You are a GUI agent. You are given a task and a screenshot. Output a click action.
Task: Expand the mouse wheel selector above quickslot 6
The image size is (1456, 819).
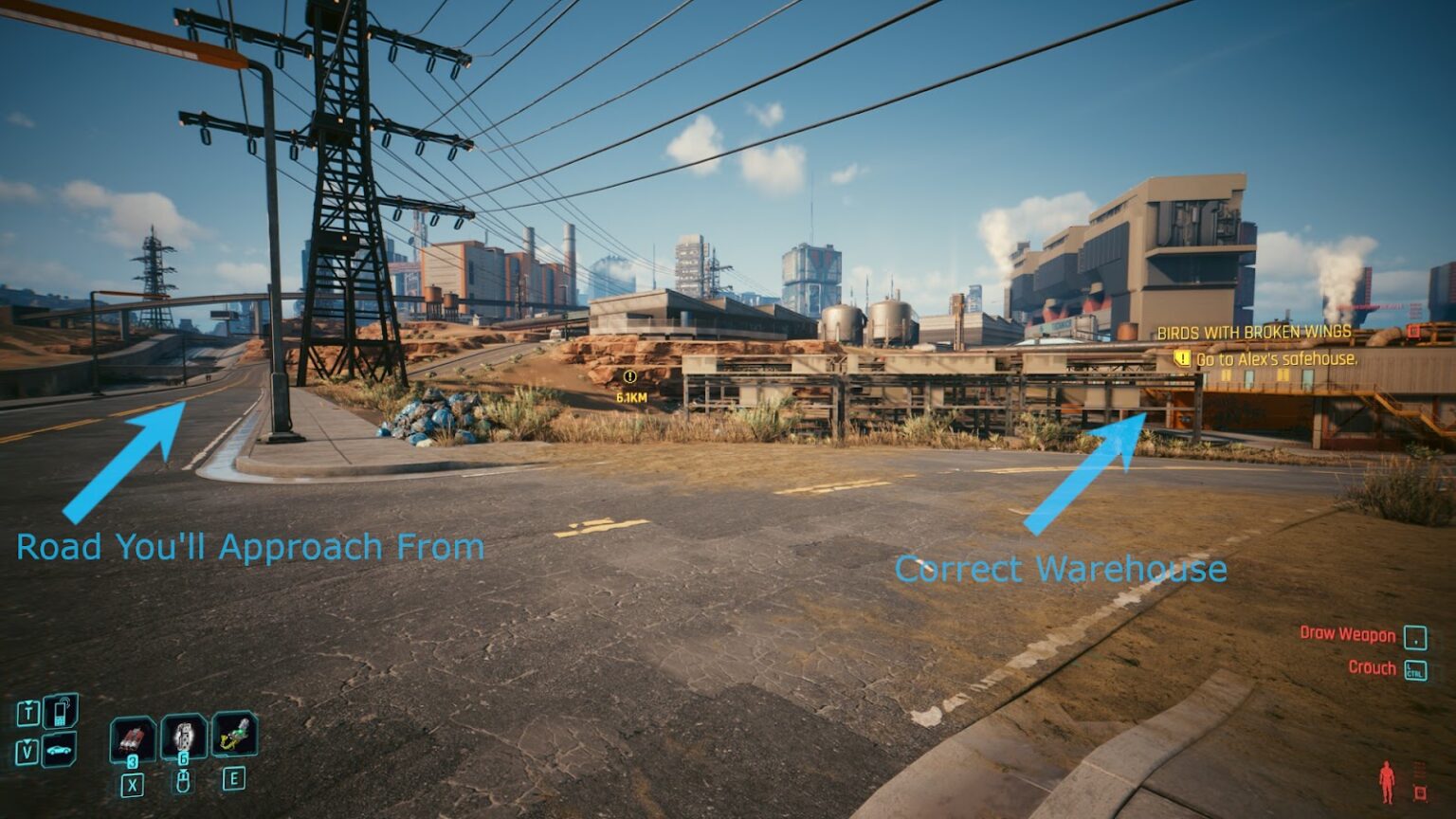click(x=185, y=781)
